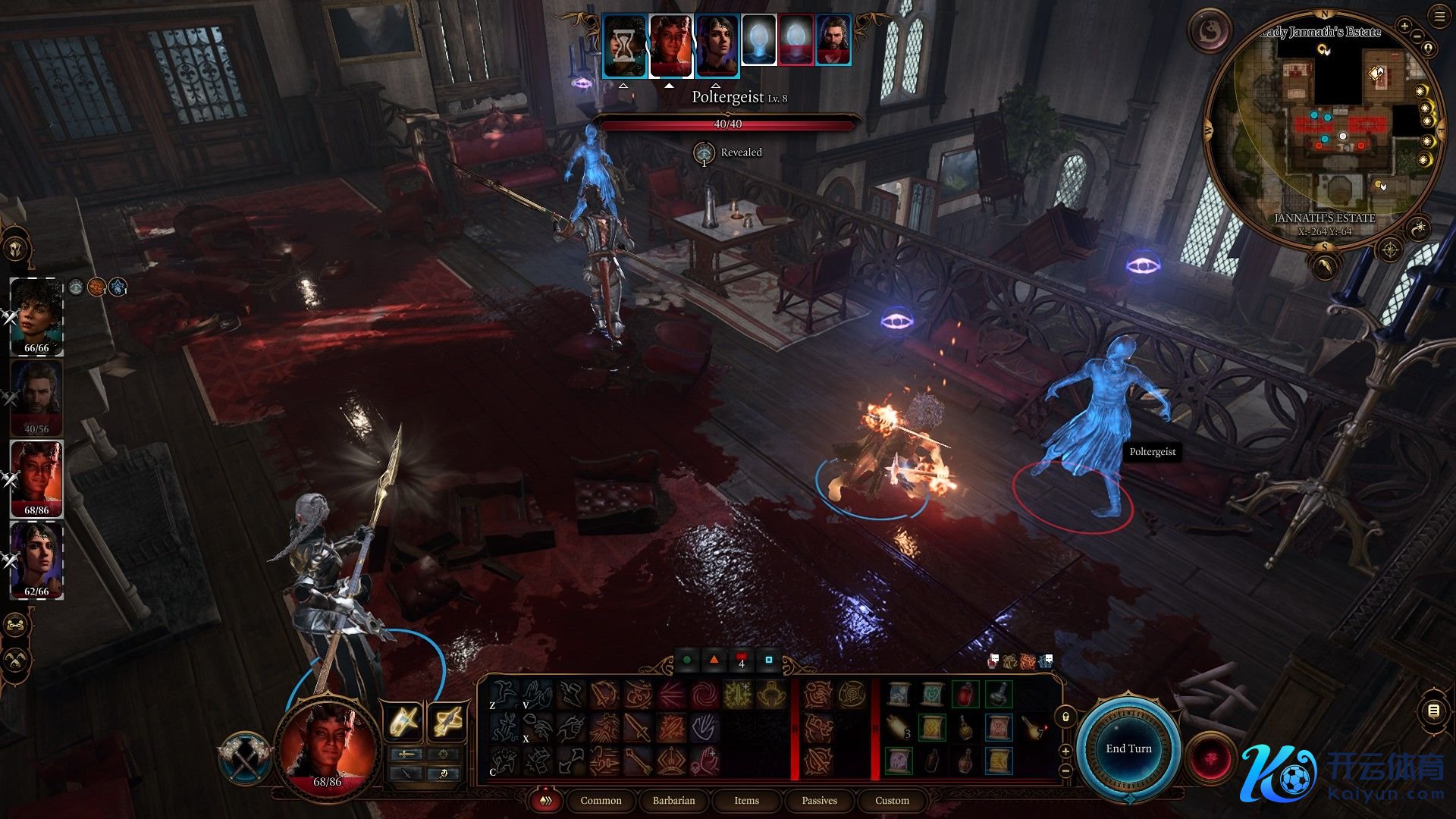Zoom out on the minimap
Screen dimensions: 1456x819
pyautogui.click(x=1417, y=36)
